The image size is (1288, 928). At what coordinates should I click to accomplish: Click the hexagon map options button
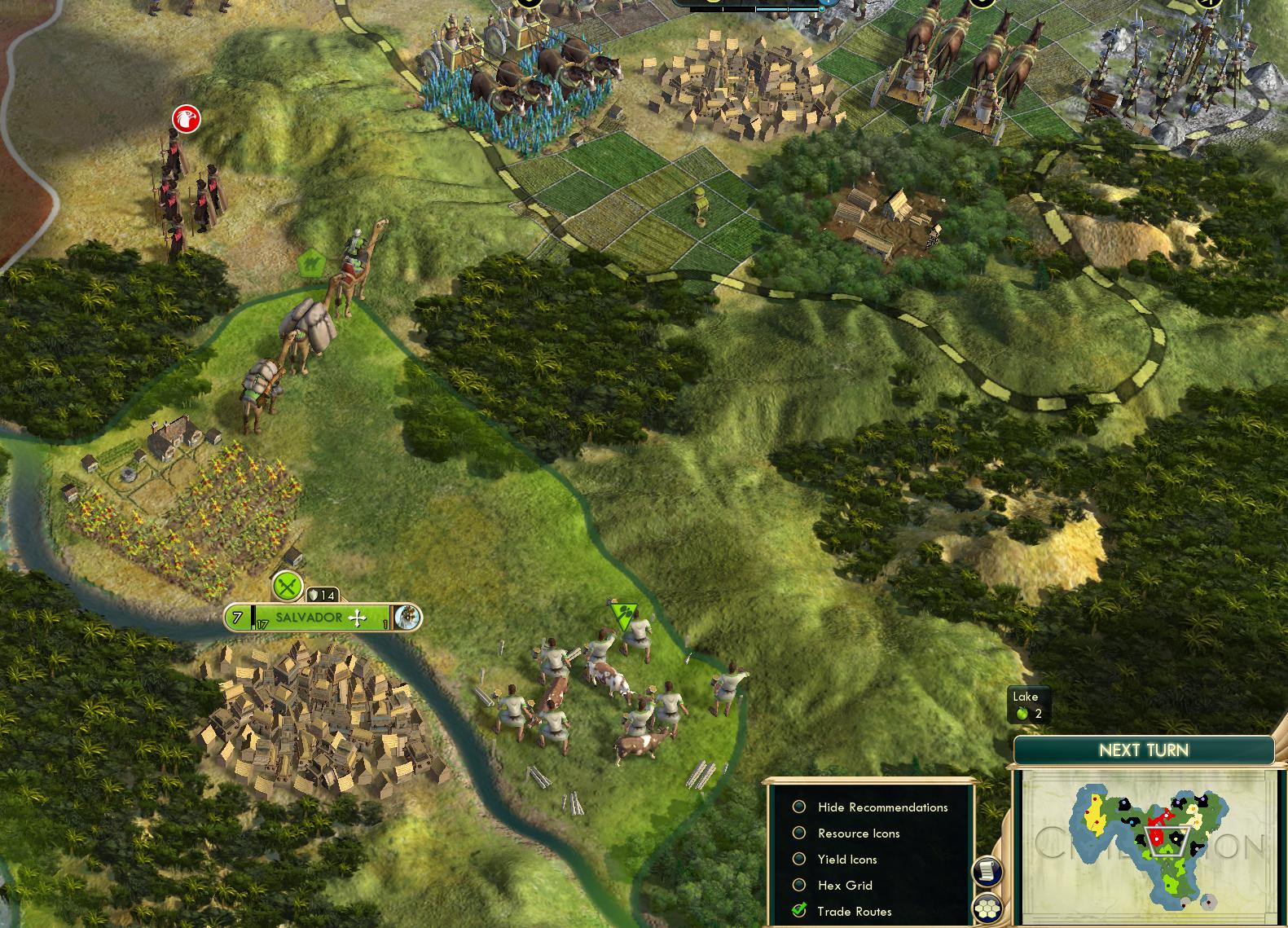point(988,908)
